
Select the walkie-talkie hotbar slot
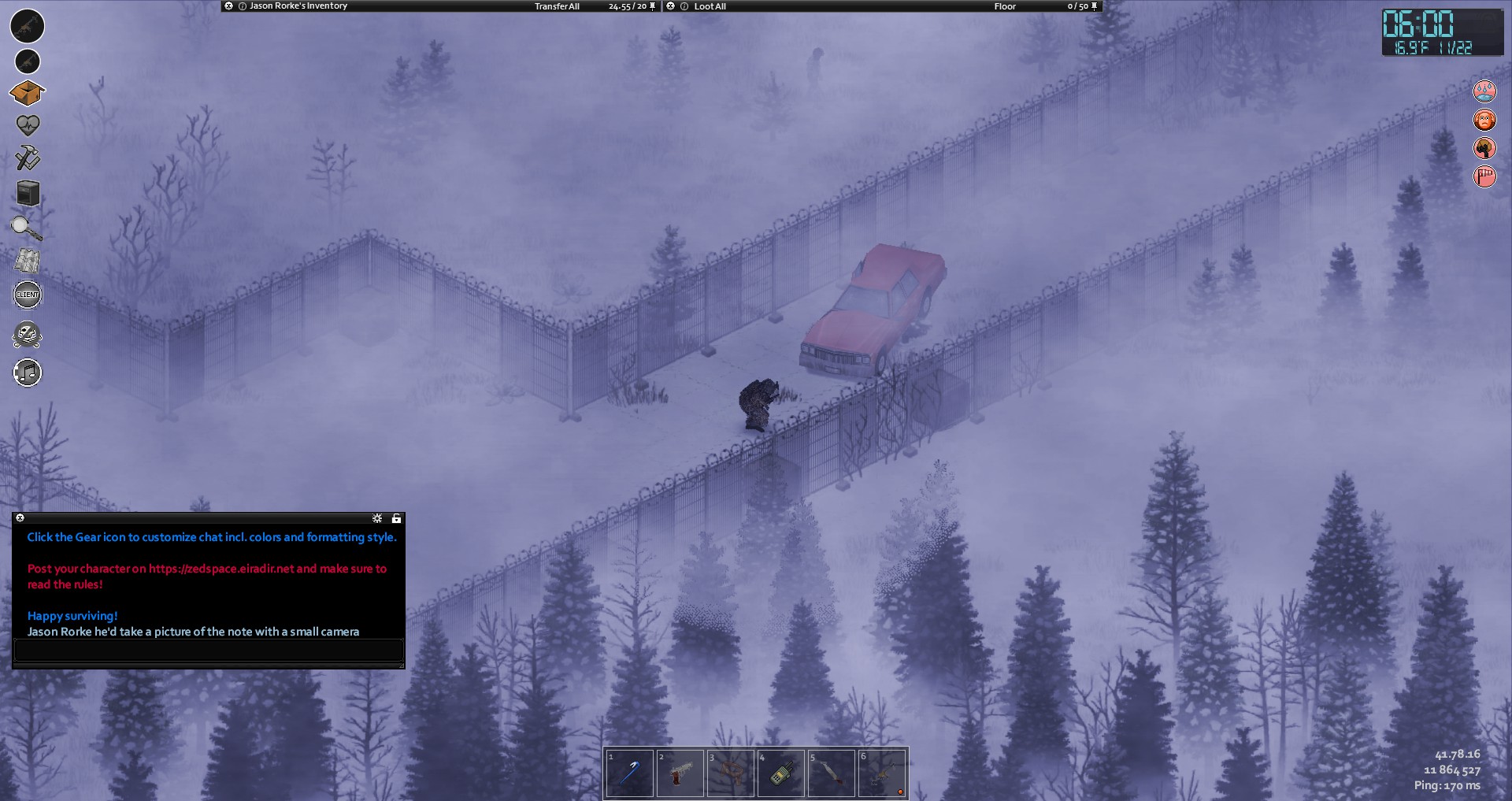click(781, 773)
